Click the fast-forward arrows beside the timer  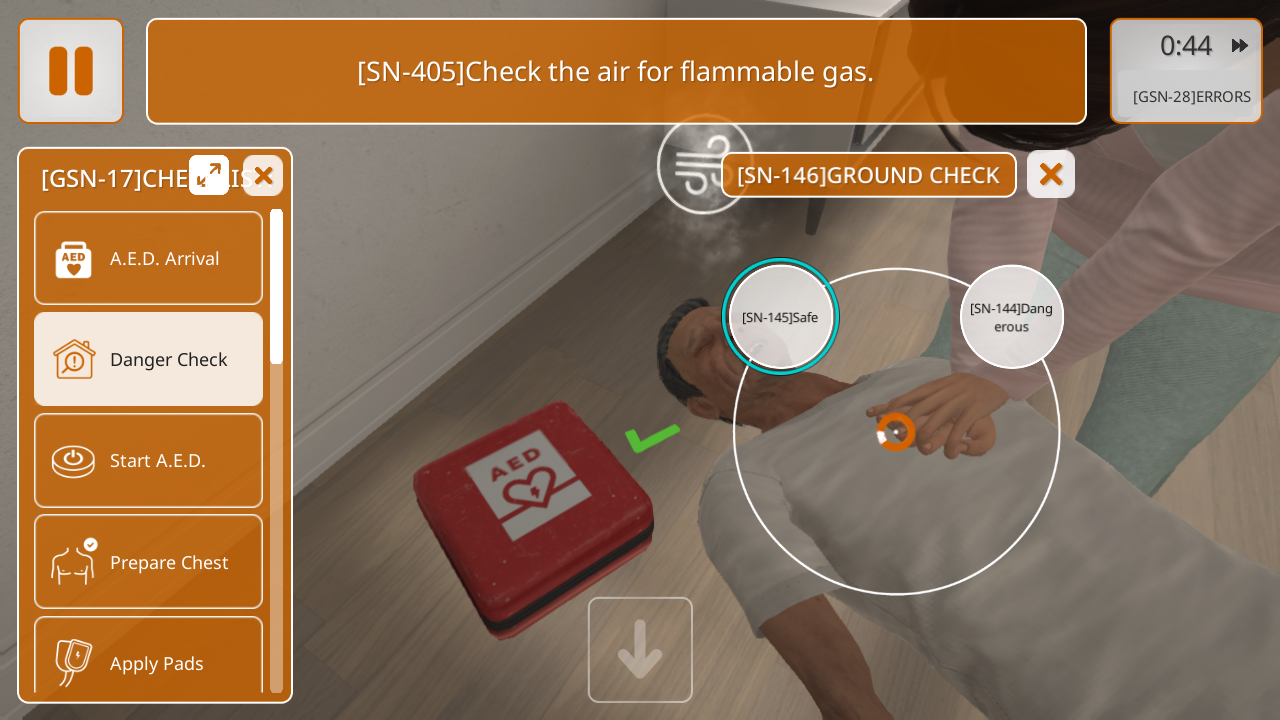coord(1240,46)
